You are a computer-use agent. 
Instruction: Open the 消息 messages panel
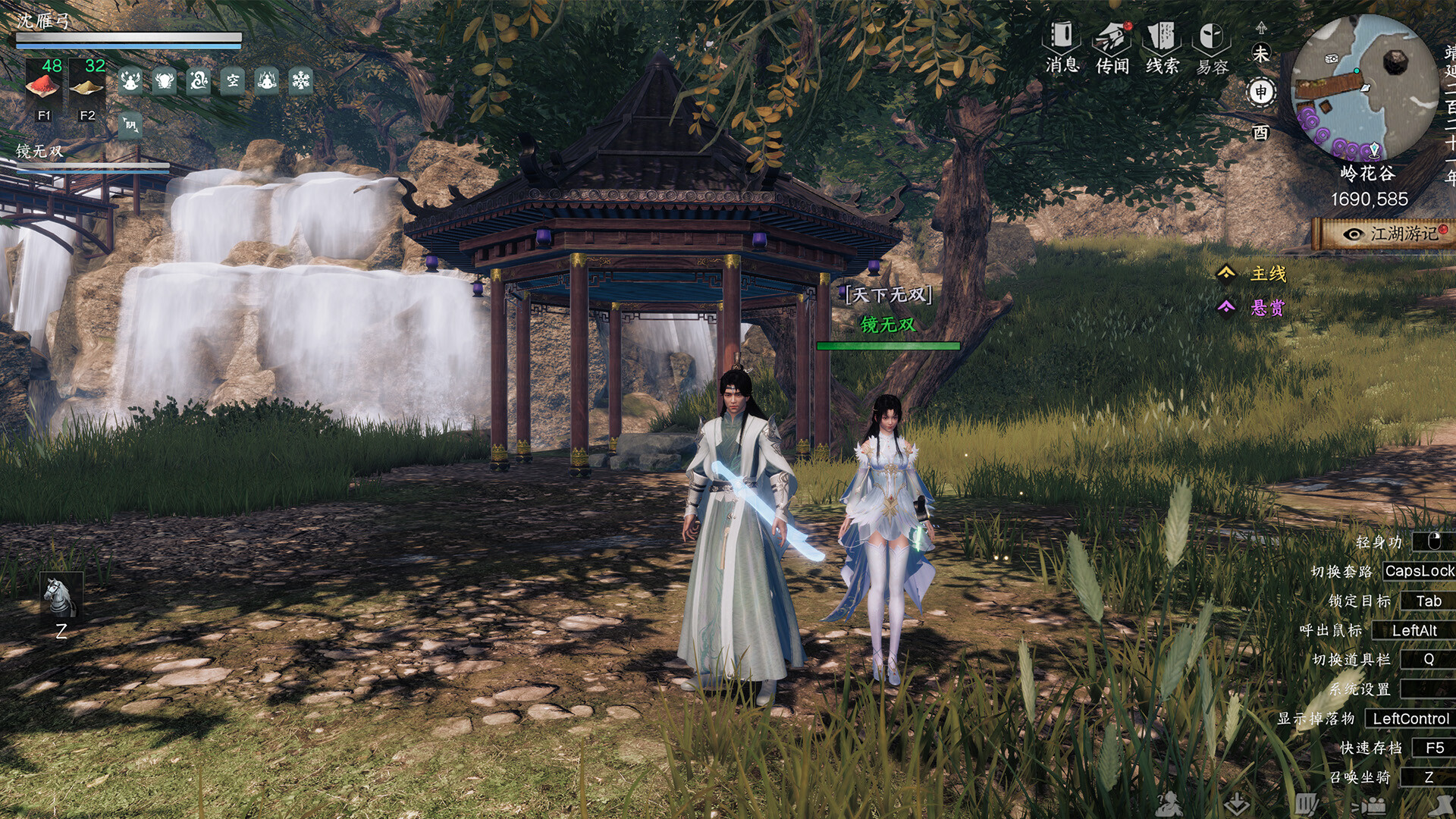1062,47
